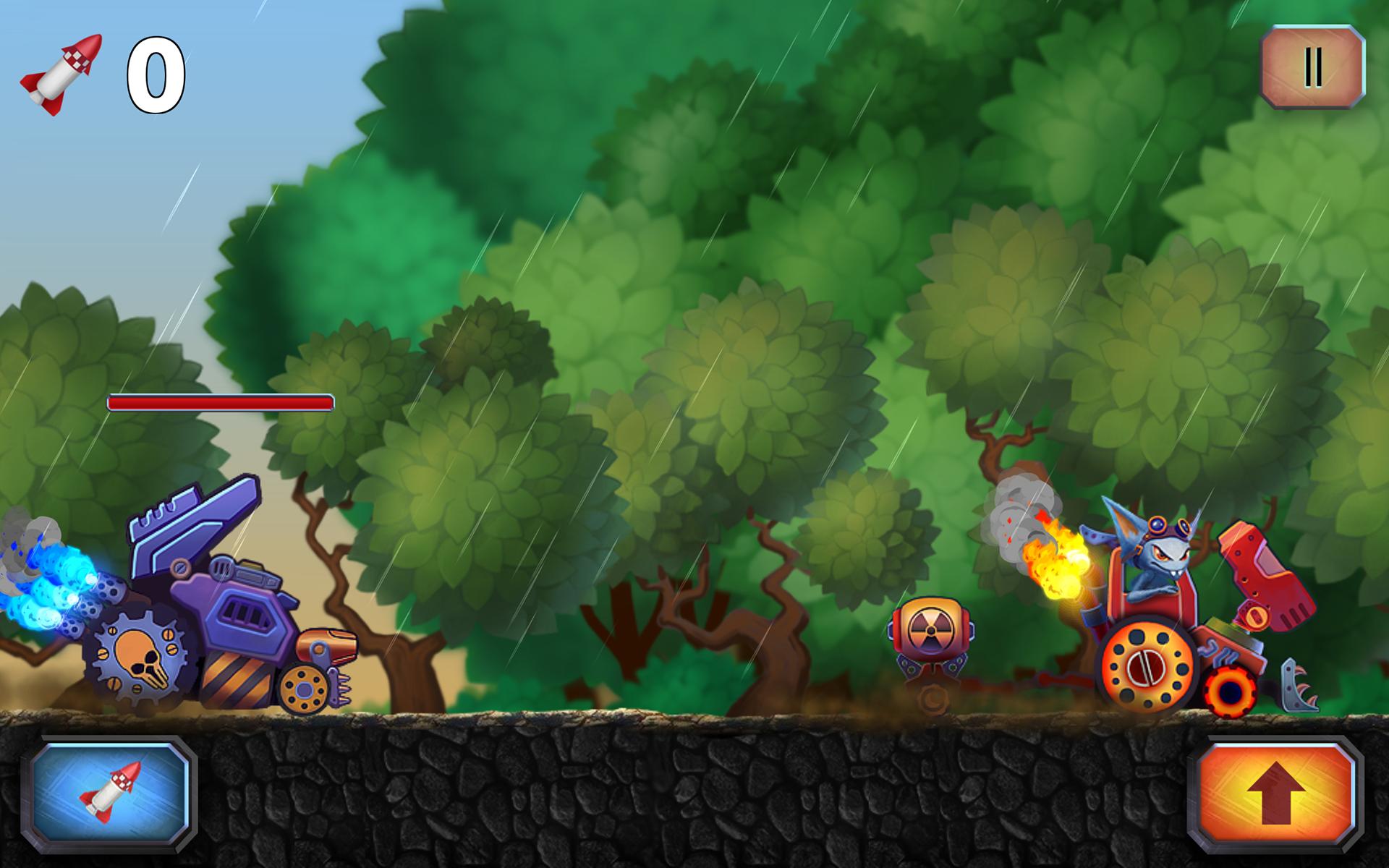
Task: Pause the game
Action: [1312, 67]
